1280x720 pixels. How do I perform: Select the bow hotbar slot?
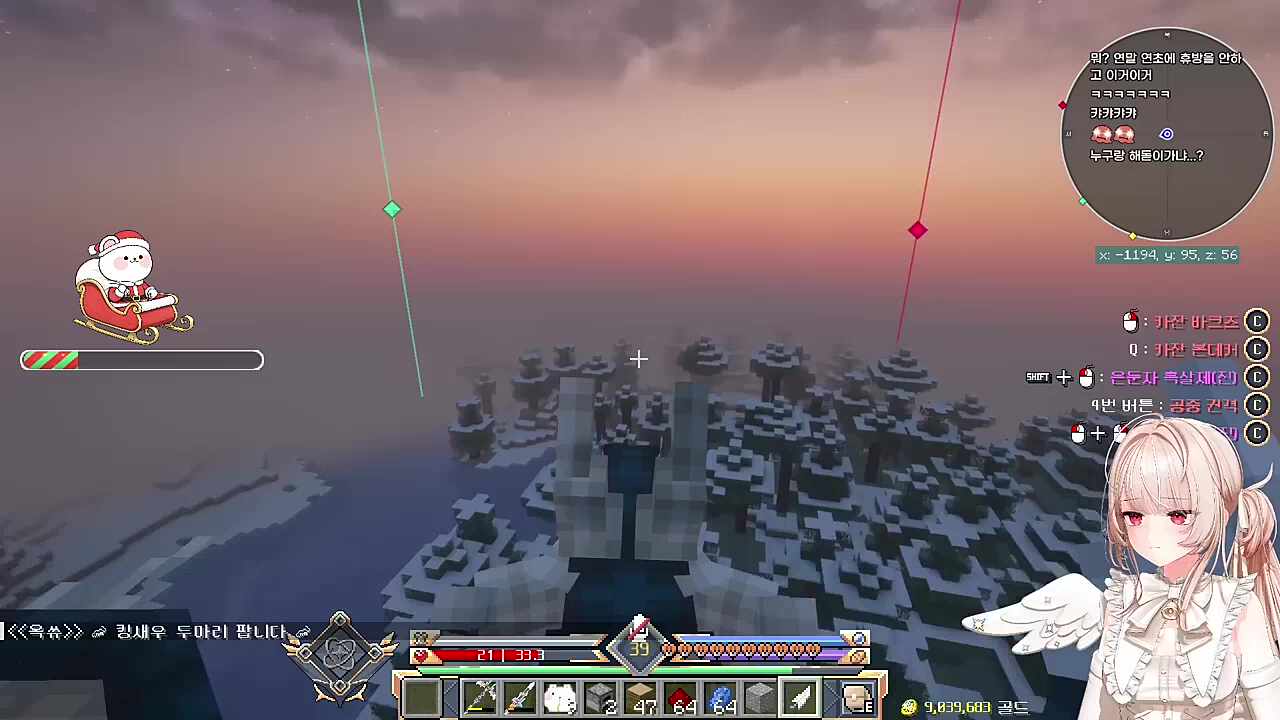[480, 696]
